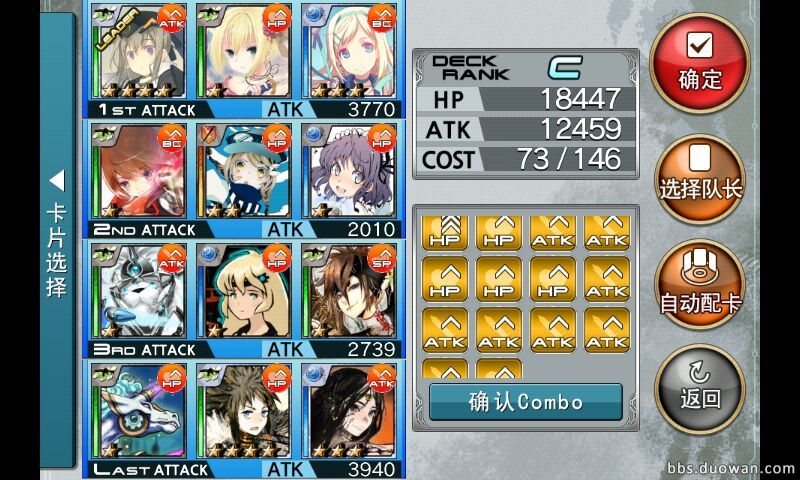
Task: Pick the purple-haired maid card
Action: click(350, 171)
